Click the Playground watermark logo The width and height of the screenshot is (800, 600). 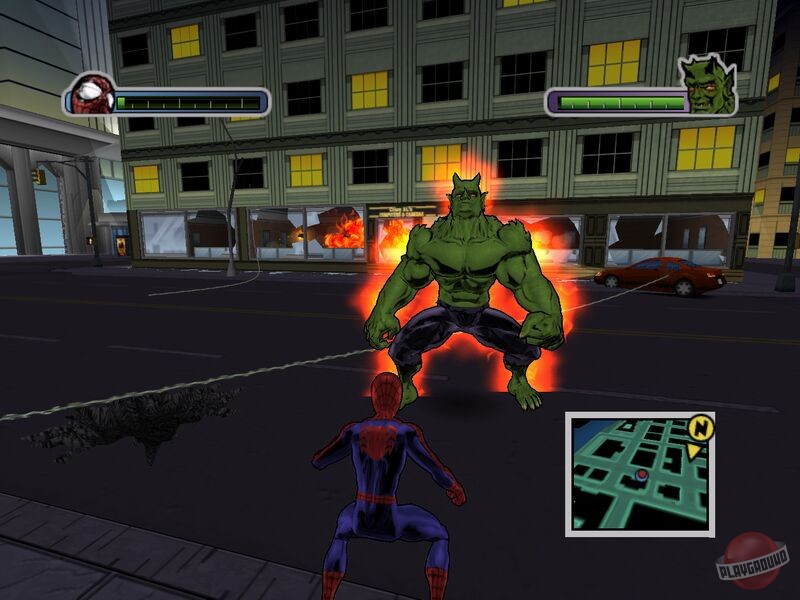[752, 560]
